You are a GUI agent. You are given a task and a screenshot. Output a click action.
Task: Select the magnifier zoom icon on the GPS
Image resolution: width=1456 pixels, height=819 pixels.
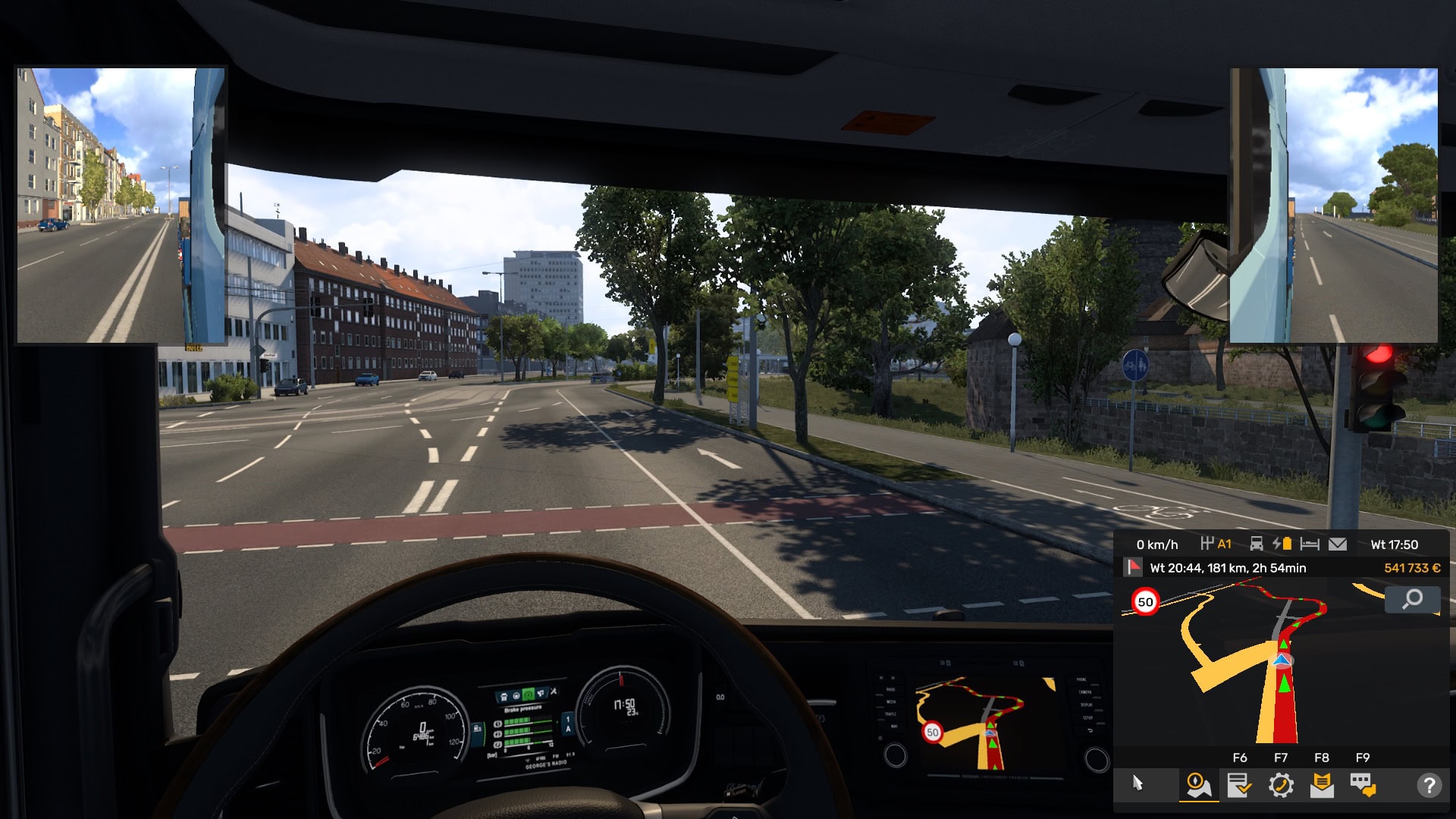pos(1412,600)
